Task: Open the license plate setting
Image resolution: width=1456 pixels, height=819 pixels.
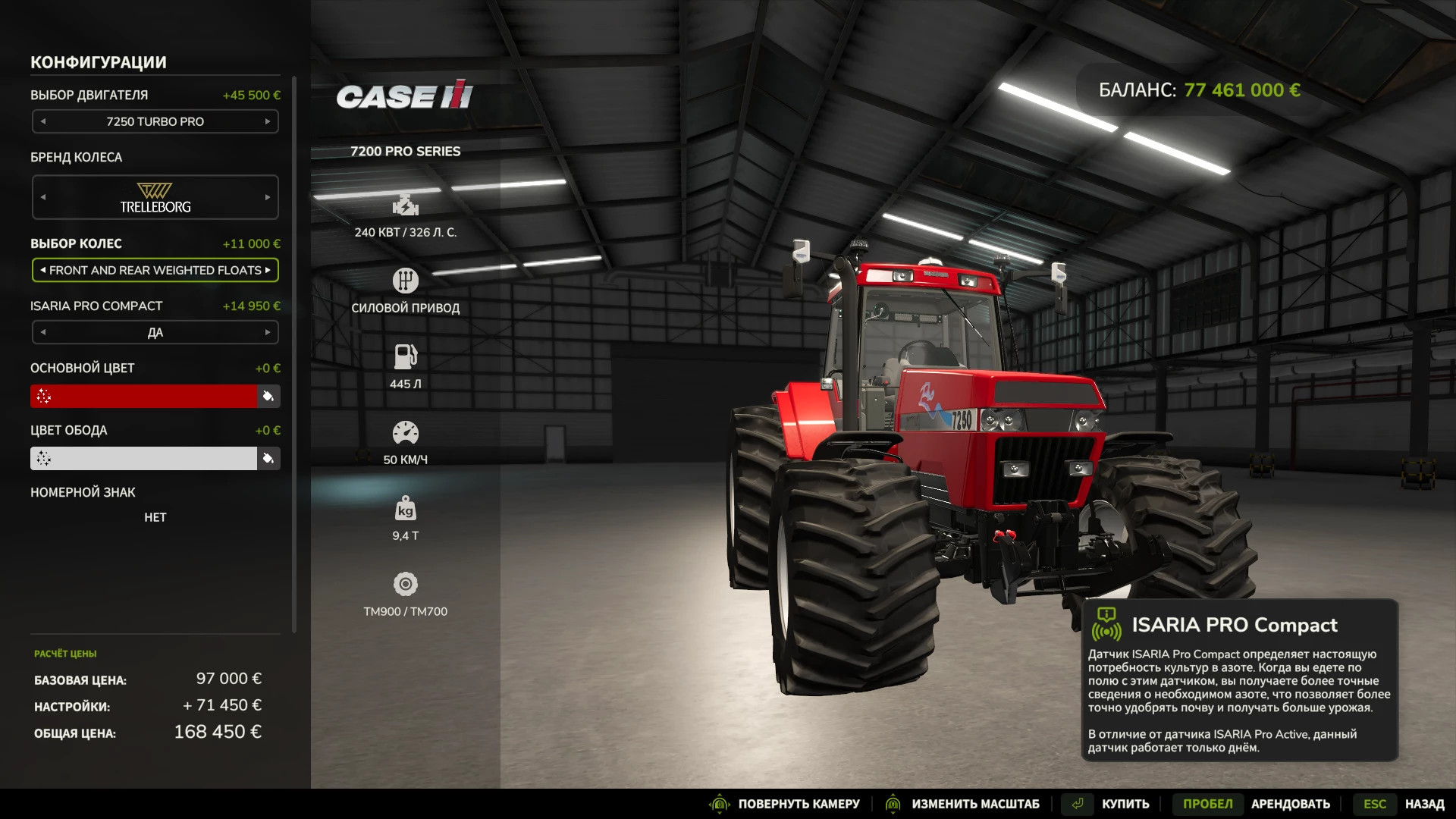Action: point(155,517)
